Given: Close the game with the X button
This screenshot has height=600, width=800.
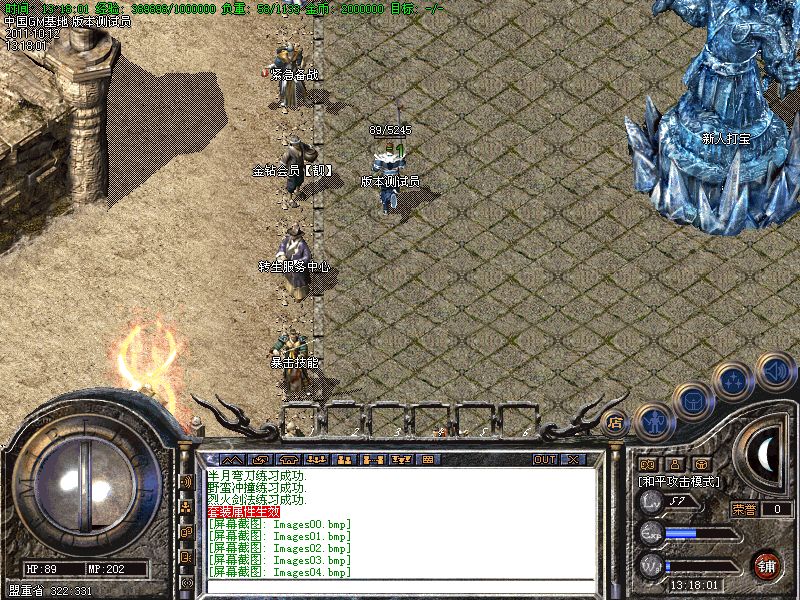Looking at the screenshot, I should point(574,459).
